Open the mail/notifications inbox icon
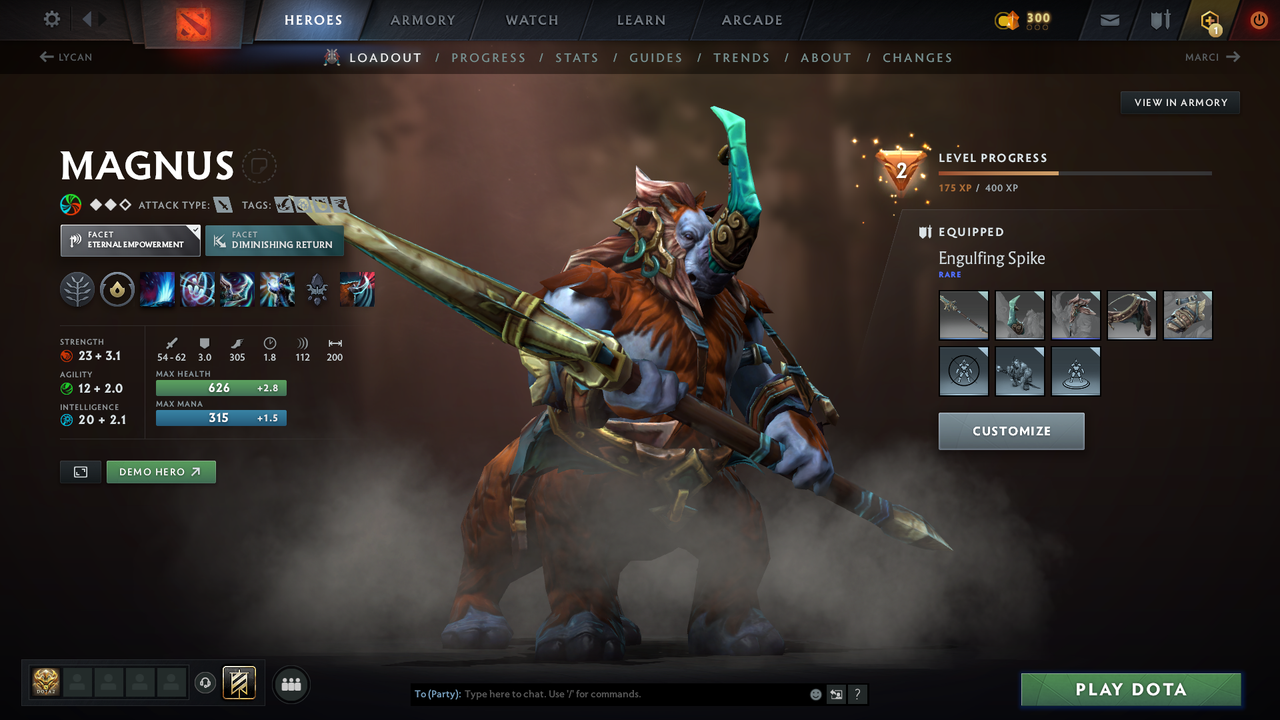Viewport: 1280px width, 720px height. [x=1108, y=20]
